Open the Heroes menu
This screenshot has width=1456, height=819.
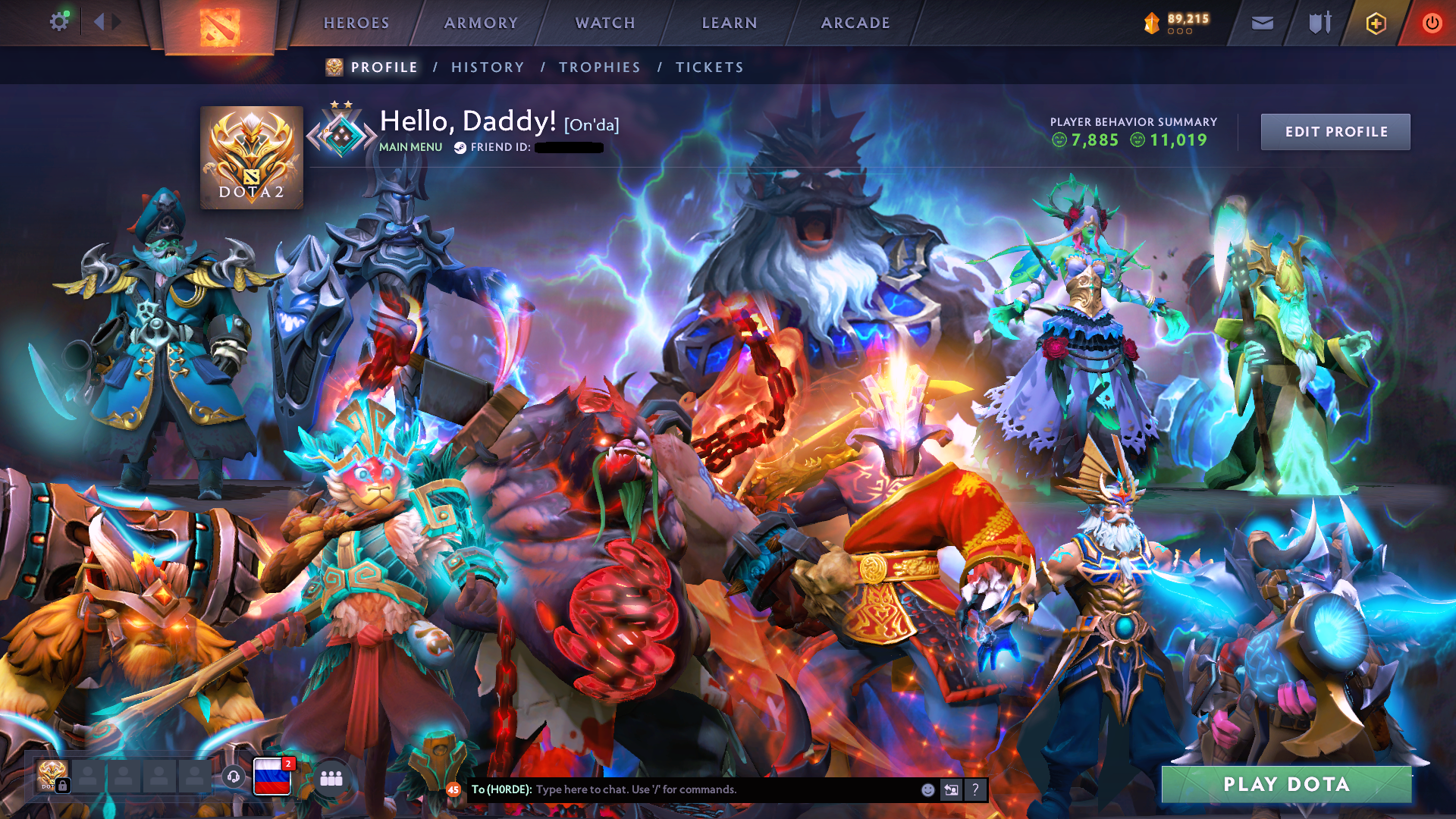(x=356, y=23)
